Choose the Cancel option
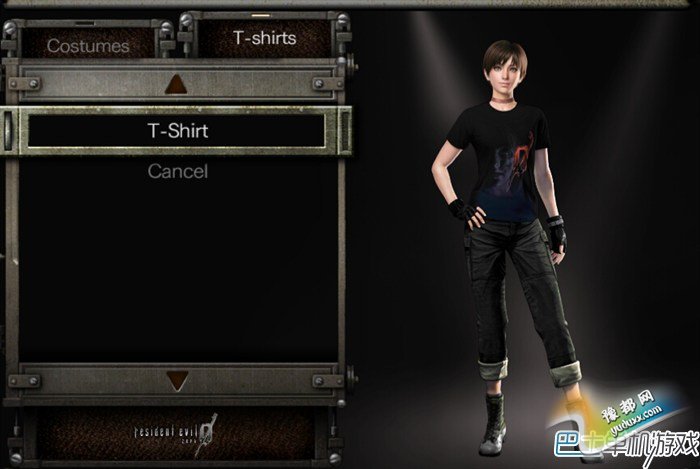This screenshot has height=469, width=700. pyautogui.click(x=177, y=171)
